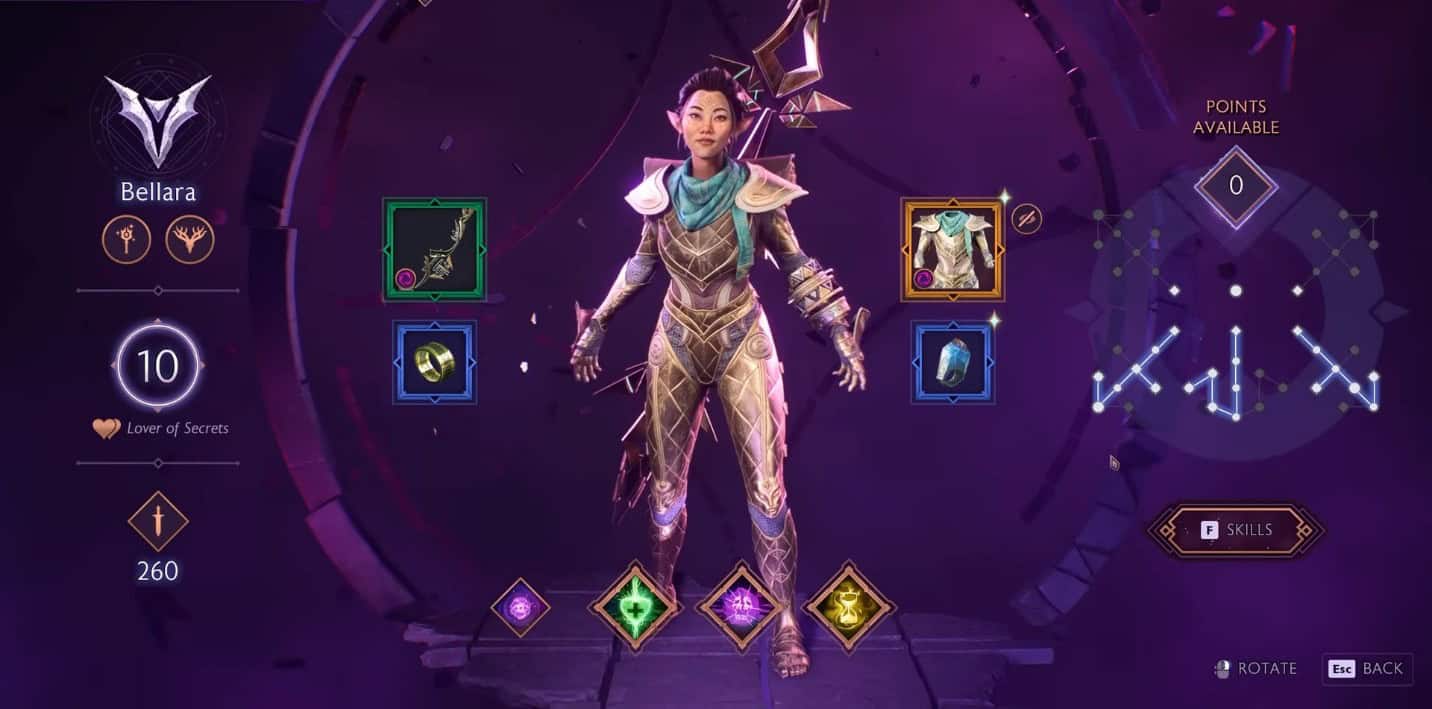Select the gold armor equipment slot

[952, 249]
